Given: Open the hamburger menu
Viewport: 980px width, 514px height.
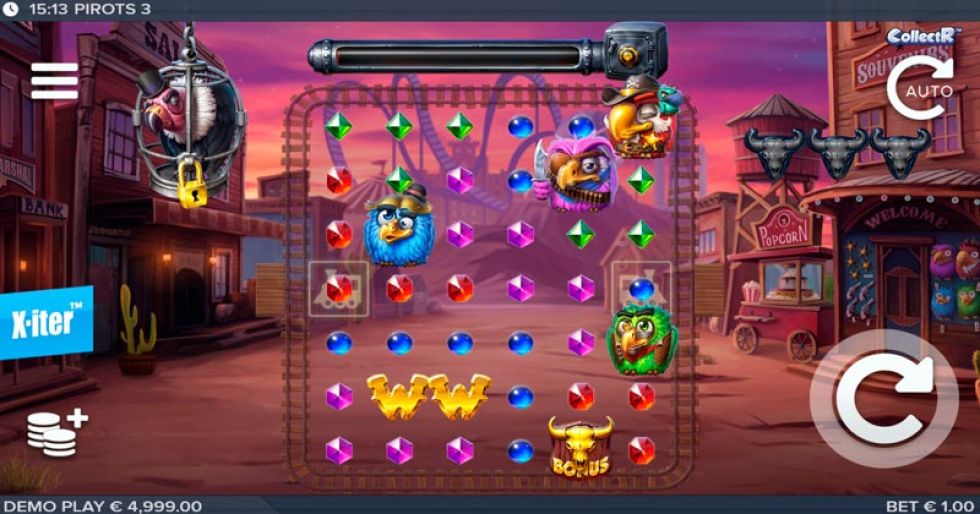Looking at the screenshot, I should 54,81.
